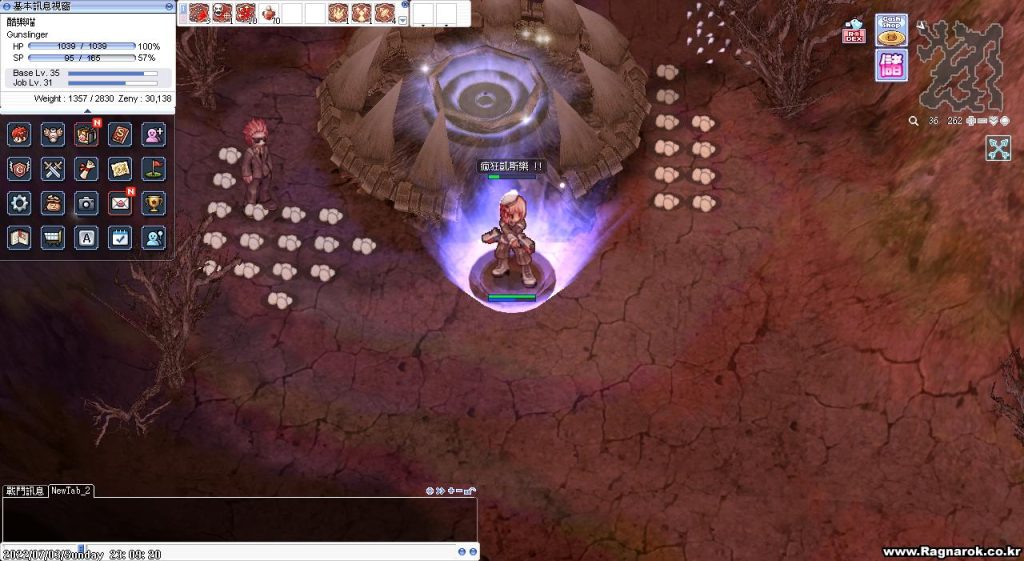Zoom in the minimap with plus button
This screenshot has height=561, width=1024.
click(x=971, y=121)
